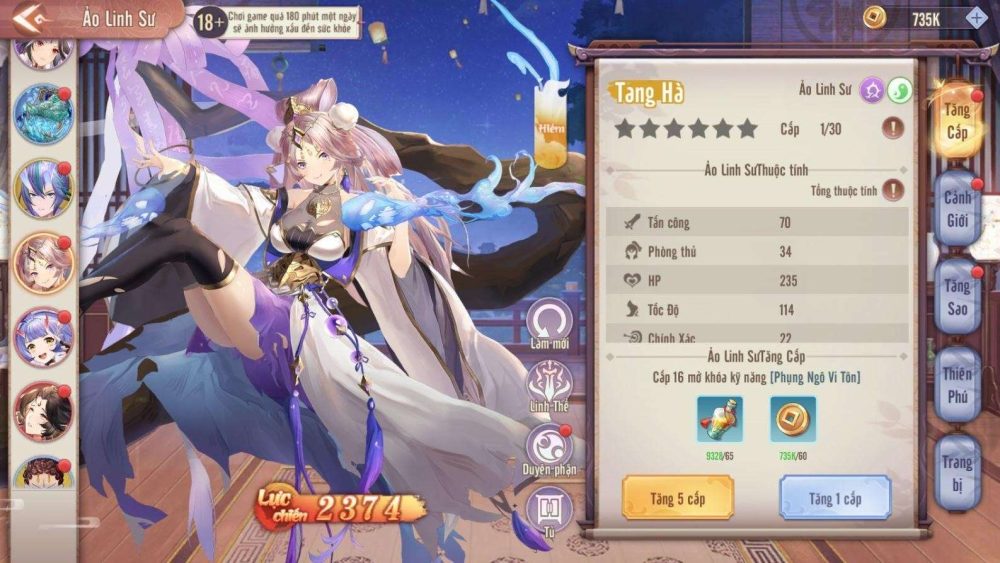Switch to the Tăng Cấp tab

[955, 121]
